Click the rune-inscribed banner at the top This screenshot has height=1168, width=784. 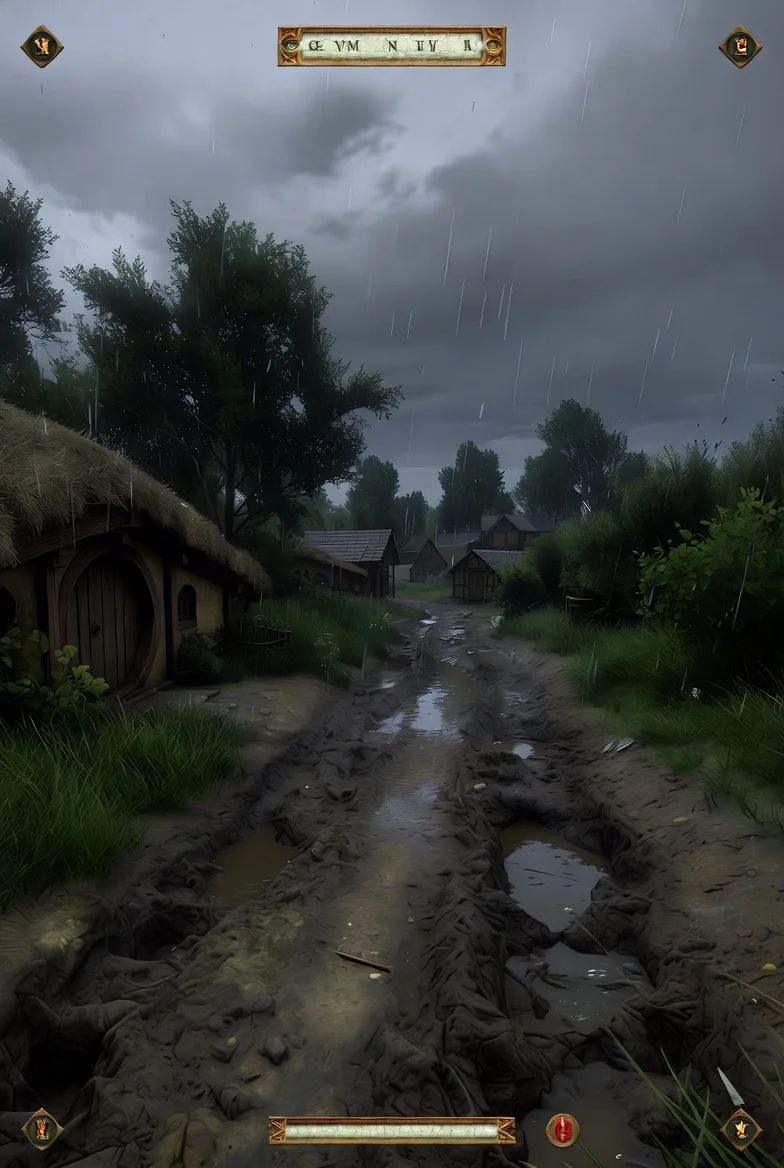coord(392,46)
